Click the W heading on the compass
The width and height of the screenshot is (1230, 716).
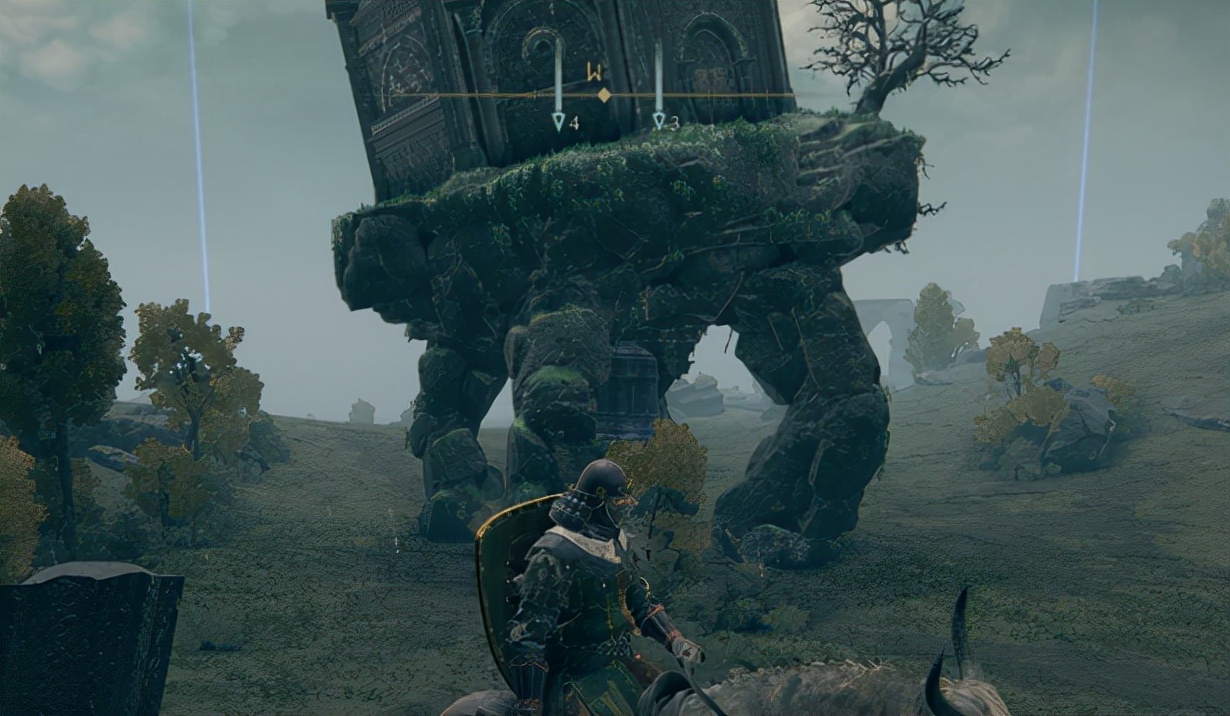tap(595, 72)
